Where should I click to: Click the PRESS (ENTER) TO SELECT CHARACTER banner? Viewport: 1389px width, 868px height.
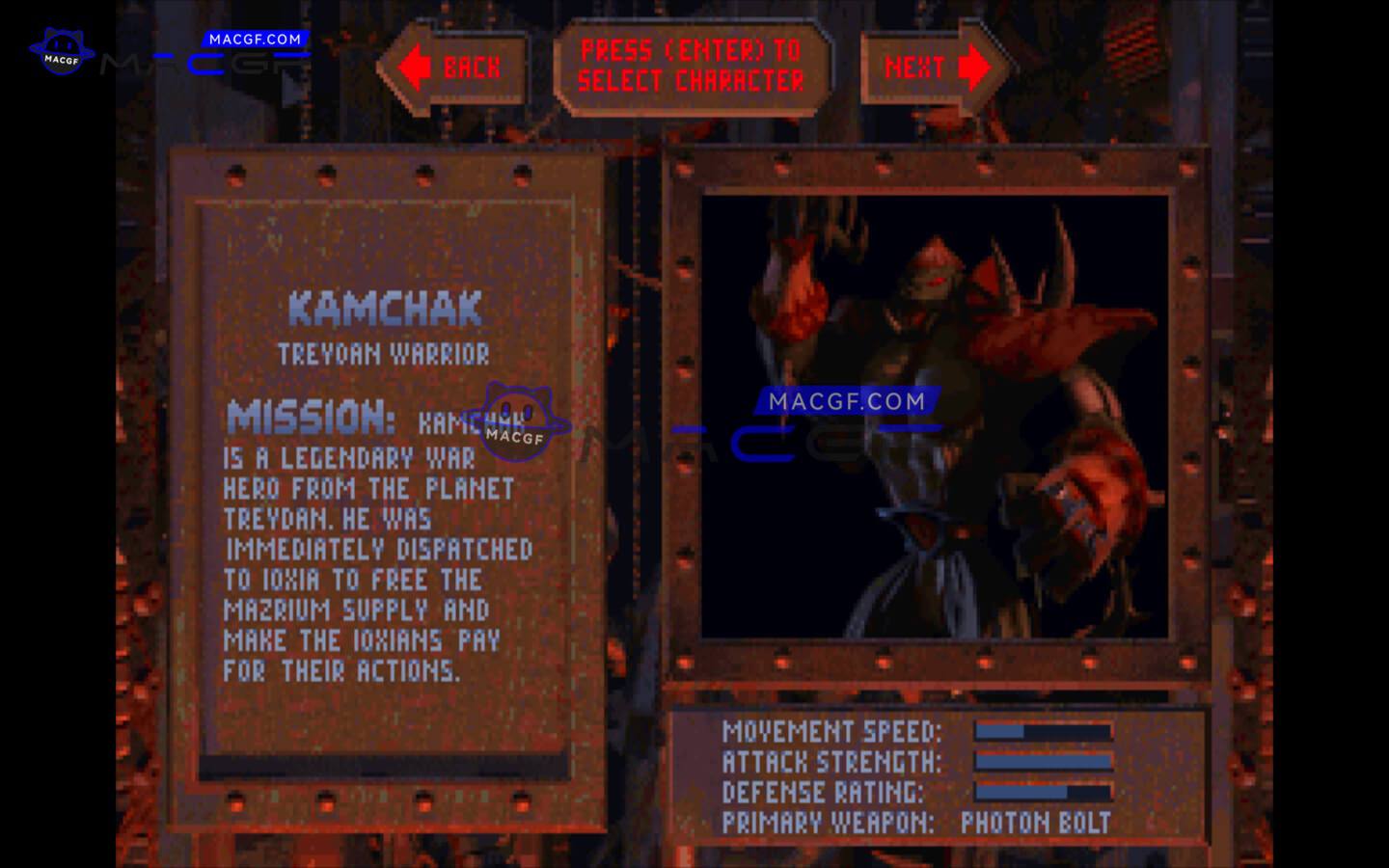[694, 68]
